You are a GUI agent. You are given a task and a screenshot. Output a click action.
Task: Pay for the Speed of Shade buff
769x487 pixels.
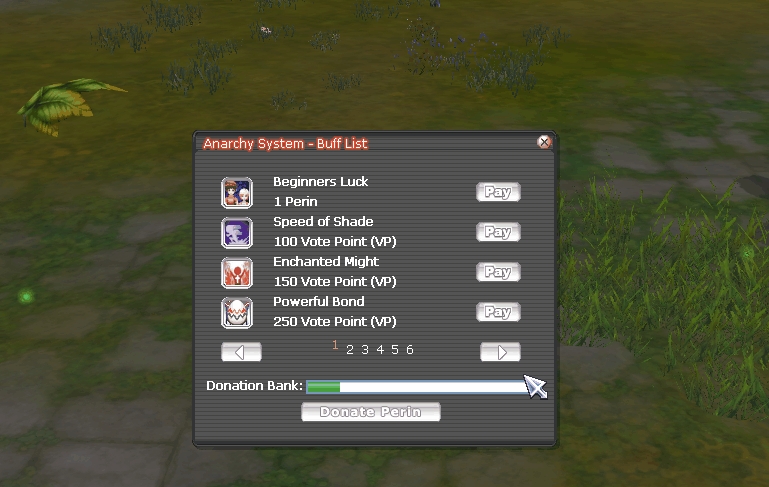pyautogui.click(x=498, y=232)
